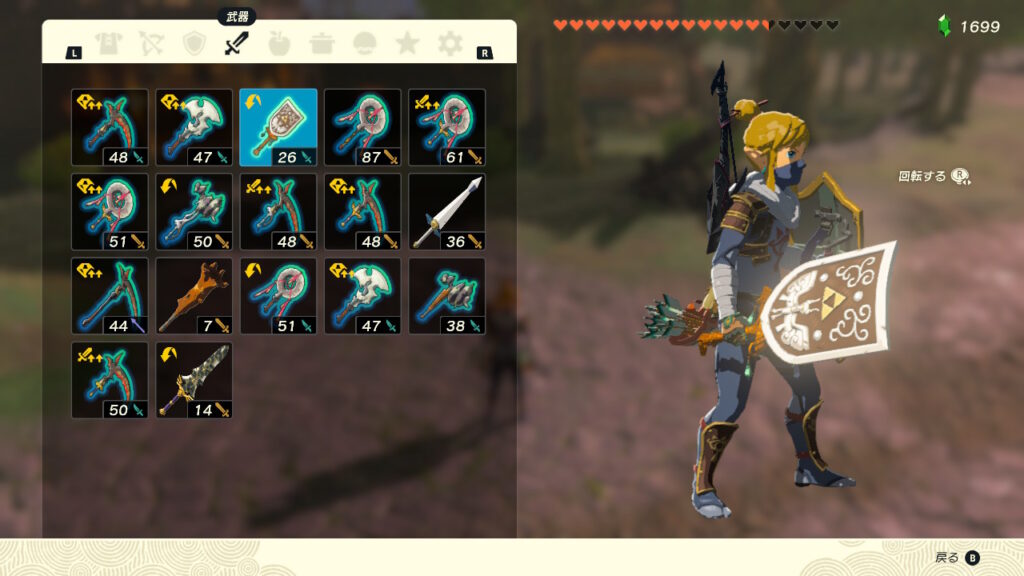The image size is (1024, 576).
Task: Show the star-icon key items tab
Action: [x=407, y=44]
